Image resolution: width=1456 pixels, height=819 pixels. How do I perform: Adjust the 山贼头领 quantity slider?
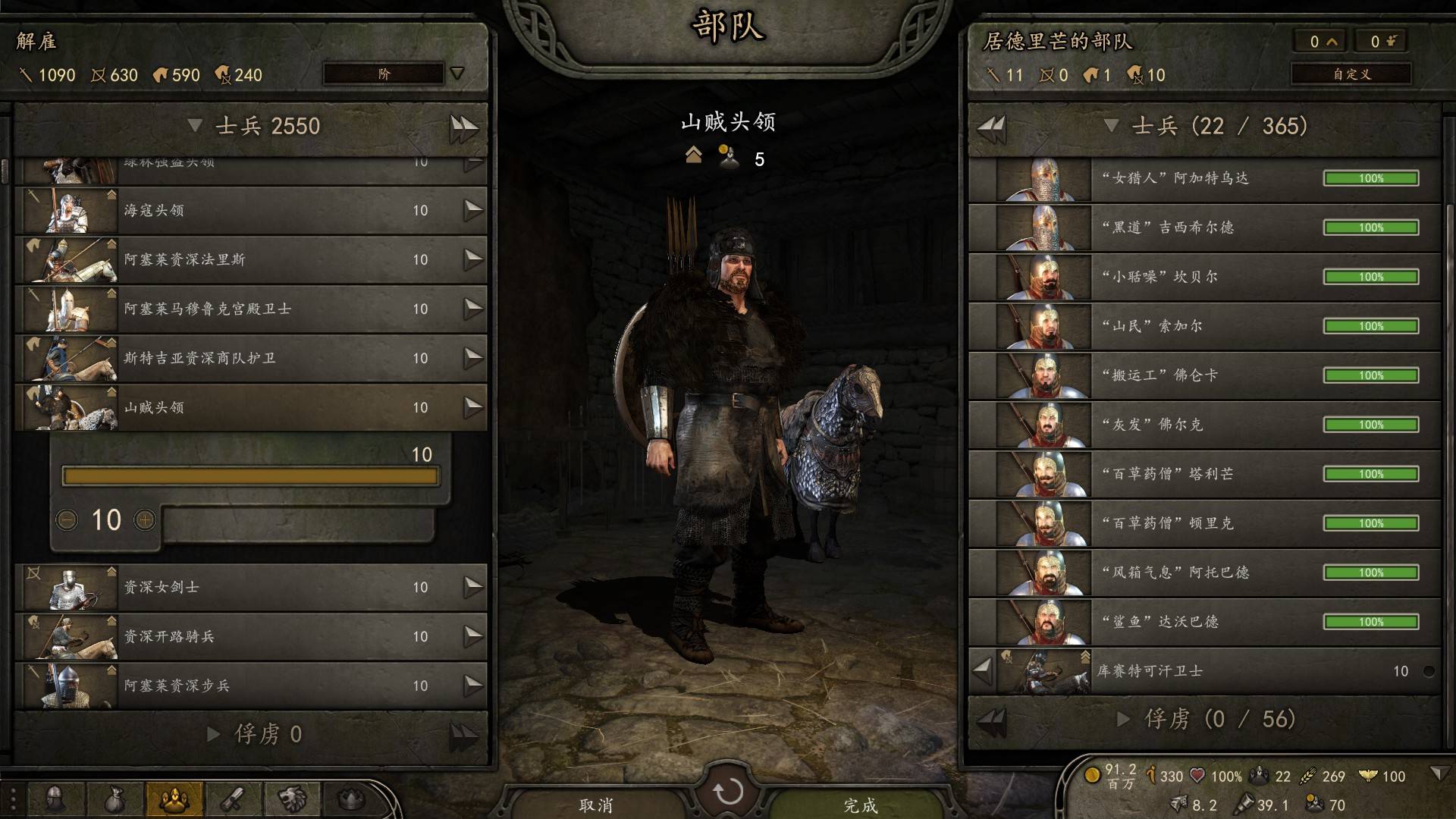click(x=250, y=476)
